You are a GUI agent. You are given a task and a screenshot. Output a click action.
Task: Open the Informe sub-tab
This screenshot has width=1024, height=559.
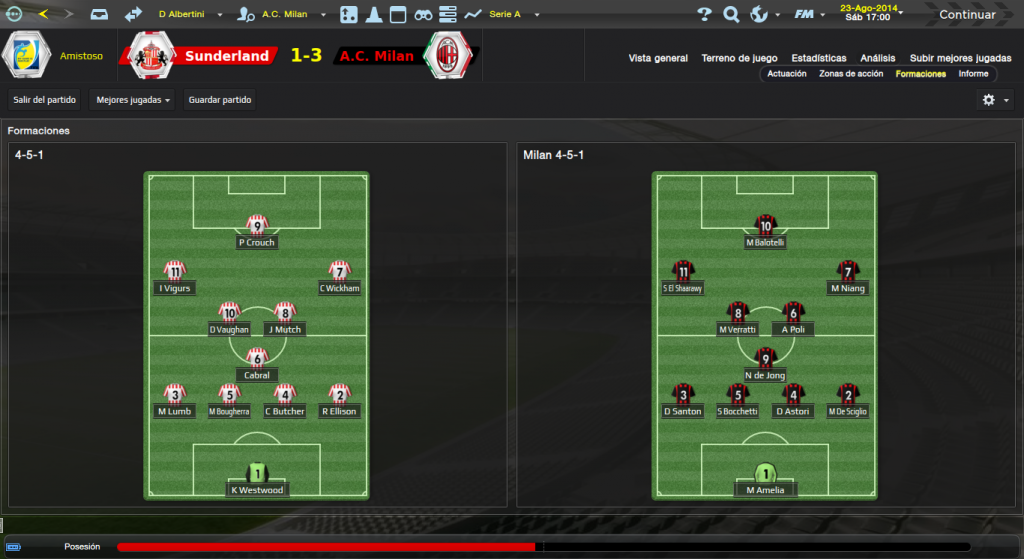[x=973, y=74]
